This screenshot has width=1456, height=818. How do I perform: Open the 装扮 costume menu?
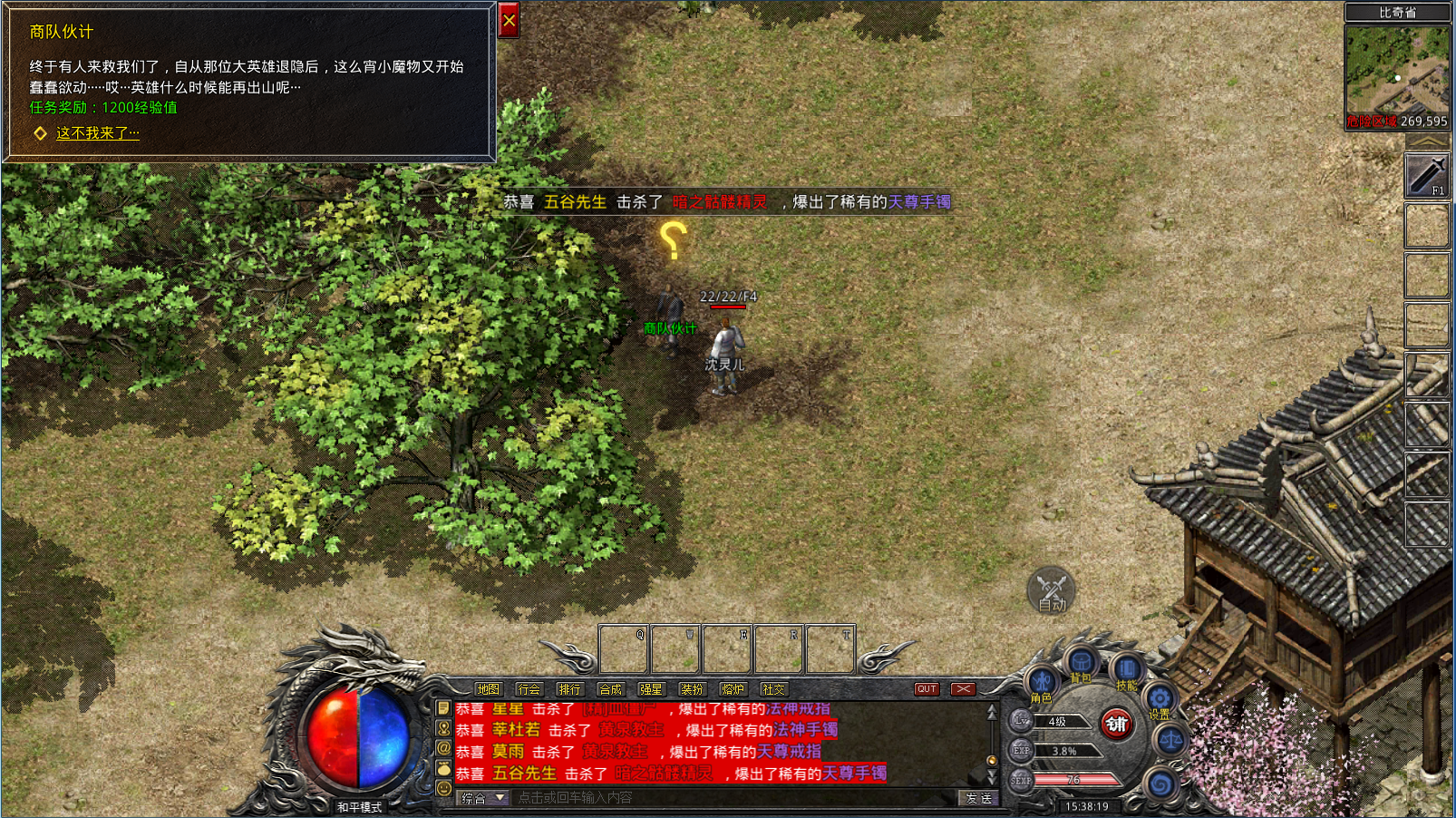(x=692, y=689)
